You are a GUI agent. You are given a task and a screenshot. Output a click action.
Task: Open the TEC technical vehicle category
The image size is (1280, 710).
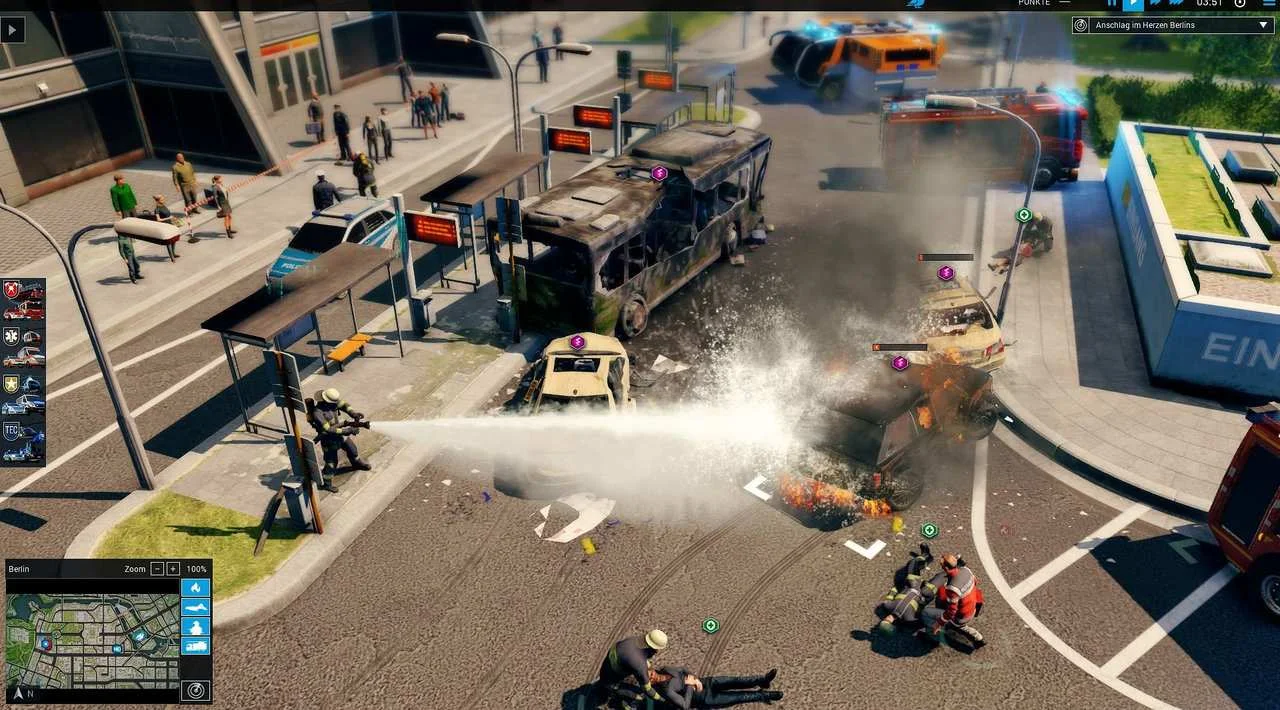point(23,441)
